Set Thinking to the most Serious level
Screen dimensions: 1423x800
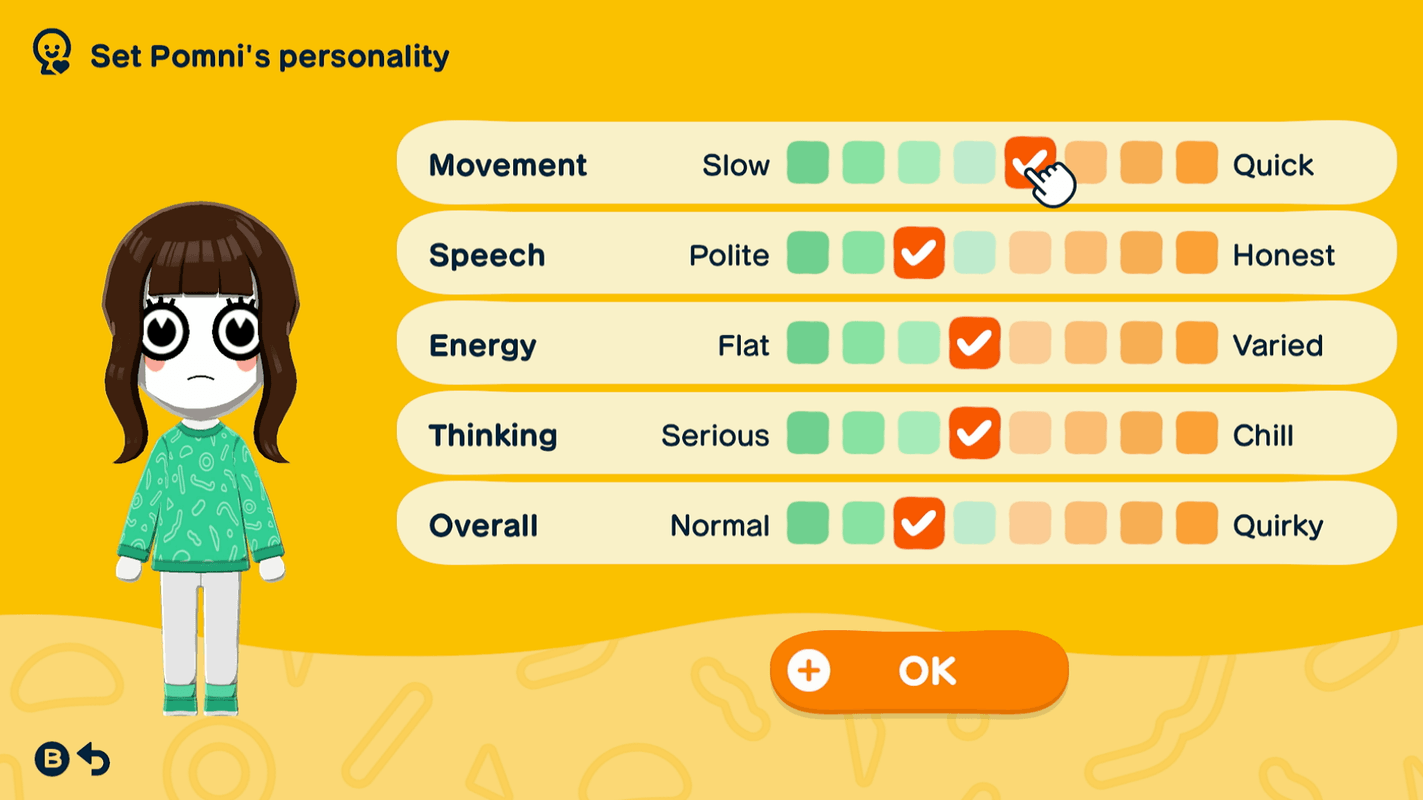(808, 434)
